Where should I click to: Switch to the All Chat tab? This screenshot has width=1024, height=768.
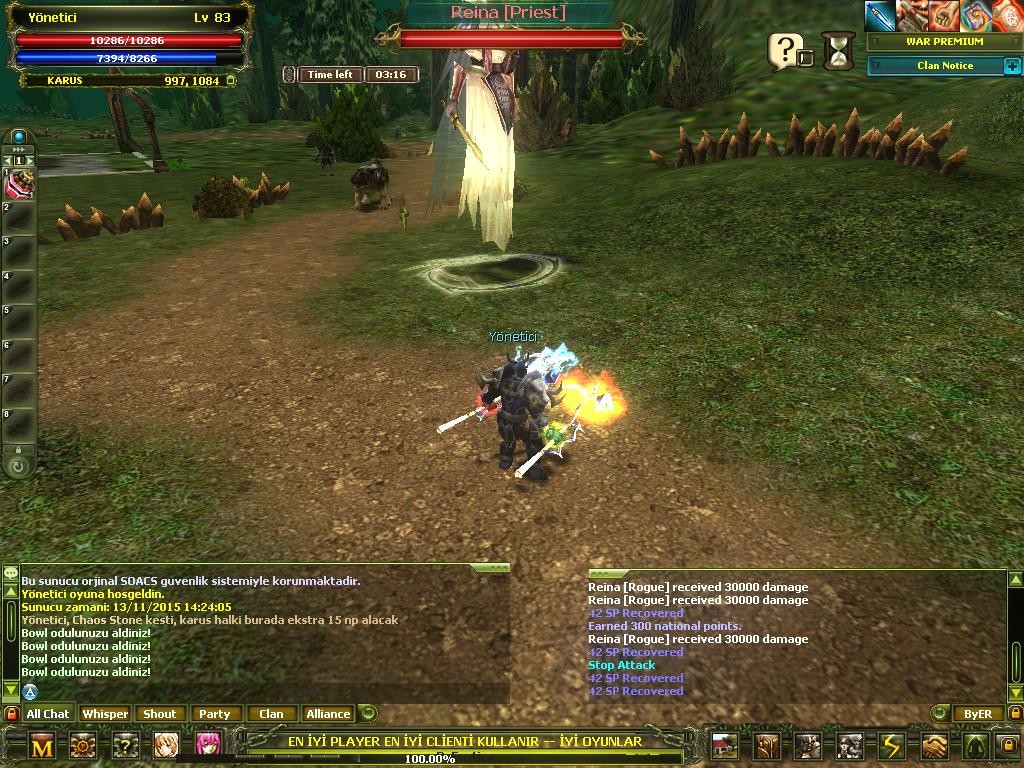pyautogui.click(x=48, y=714)
